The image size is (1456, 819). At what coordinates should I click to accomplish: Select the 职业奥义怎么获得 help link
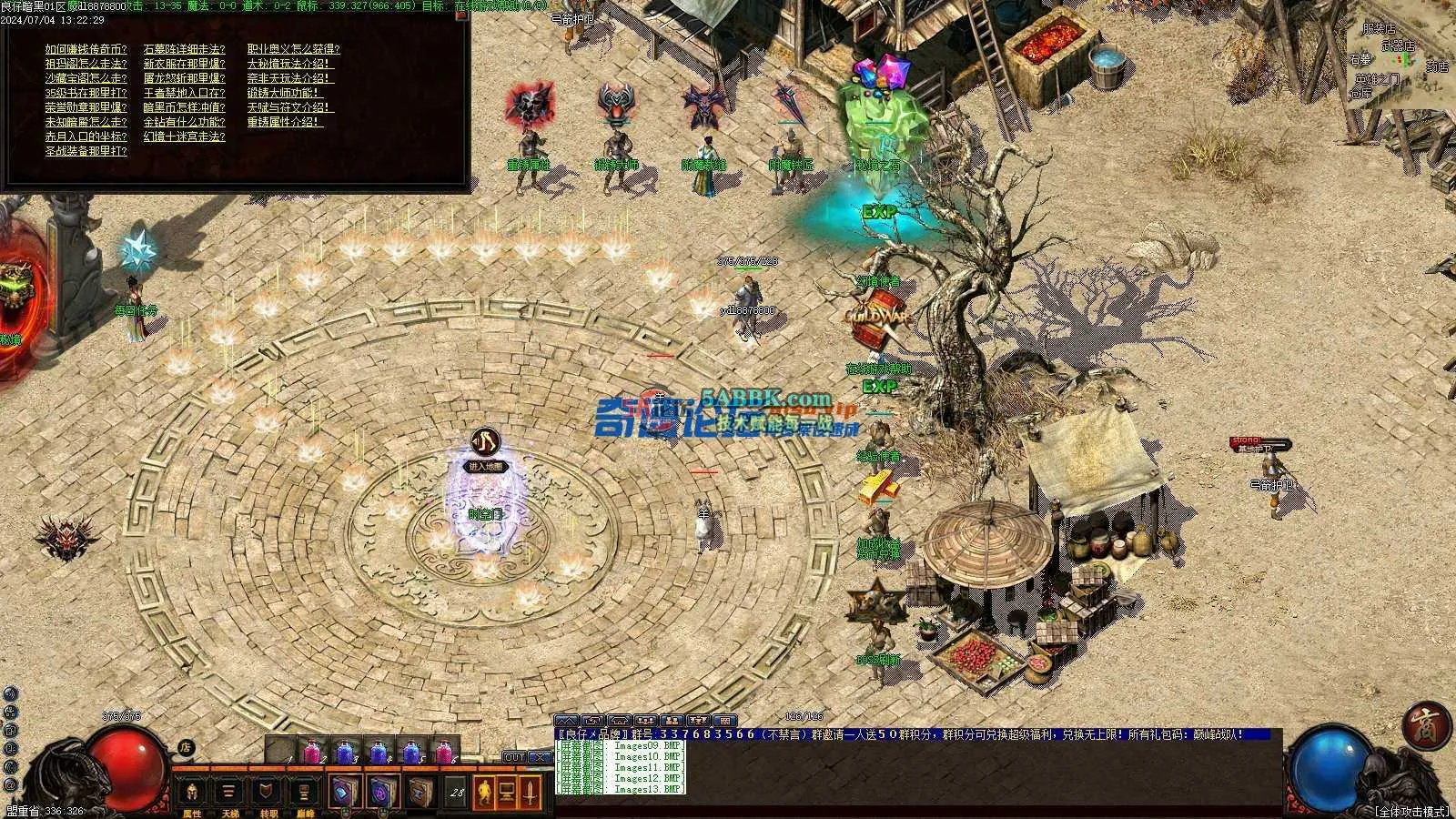click(293, 49)
